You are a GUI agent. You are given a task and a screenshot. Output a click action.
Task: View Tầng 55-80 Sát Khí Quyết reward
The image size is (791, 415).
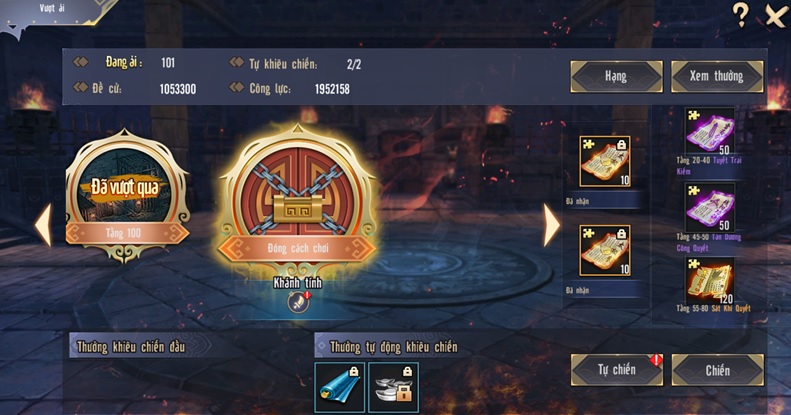709,282
